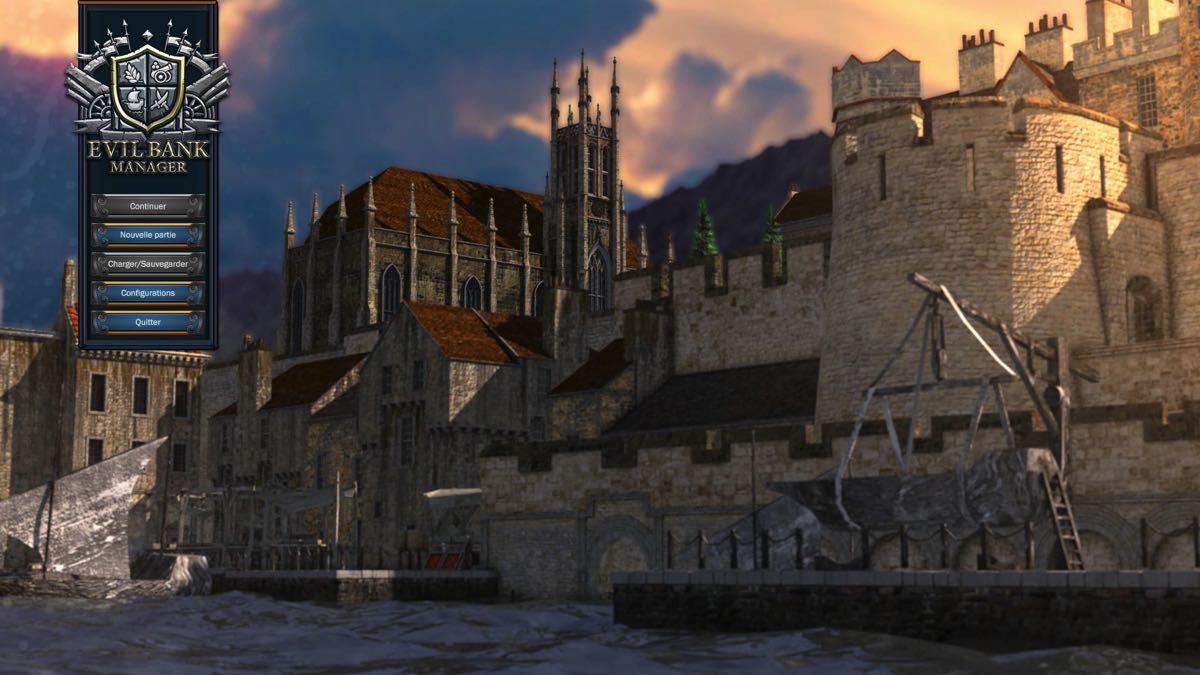Screen dimensions: 1200x675
Task: Open the Charger/Sauvegarder menu
Action: click(148, 264)
